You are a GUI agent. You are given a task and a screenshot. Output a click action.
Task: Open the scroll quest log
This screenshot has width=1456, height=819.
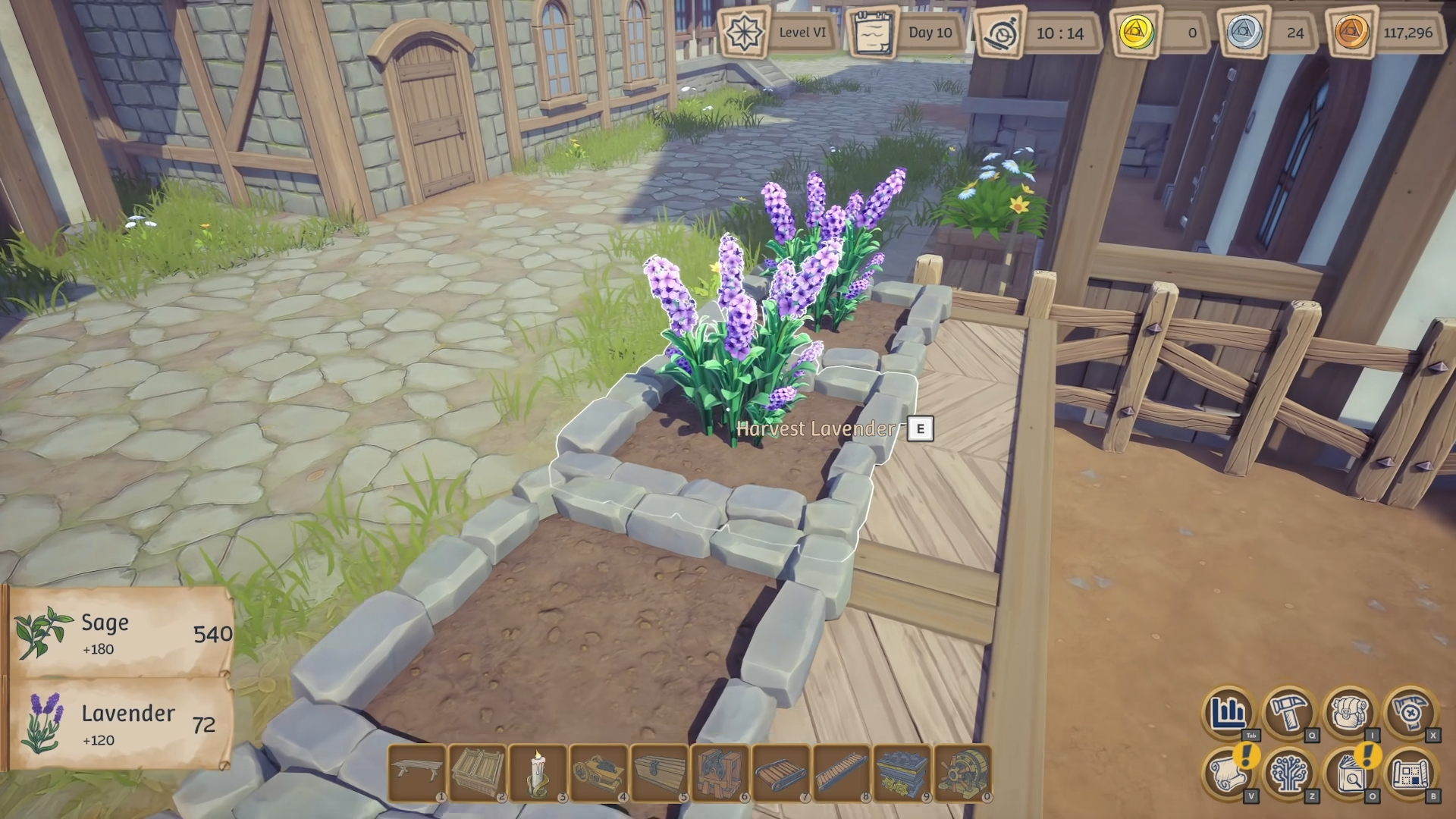click(x=1228, y=773)
